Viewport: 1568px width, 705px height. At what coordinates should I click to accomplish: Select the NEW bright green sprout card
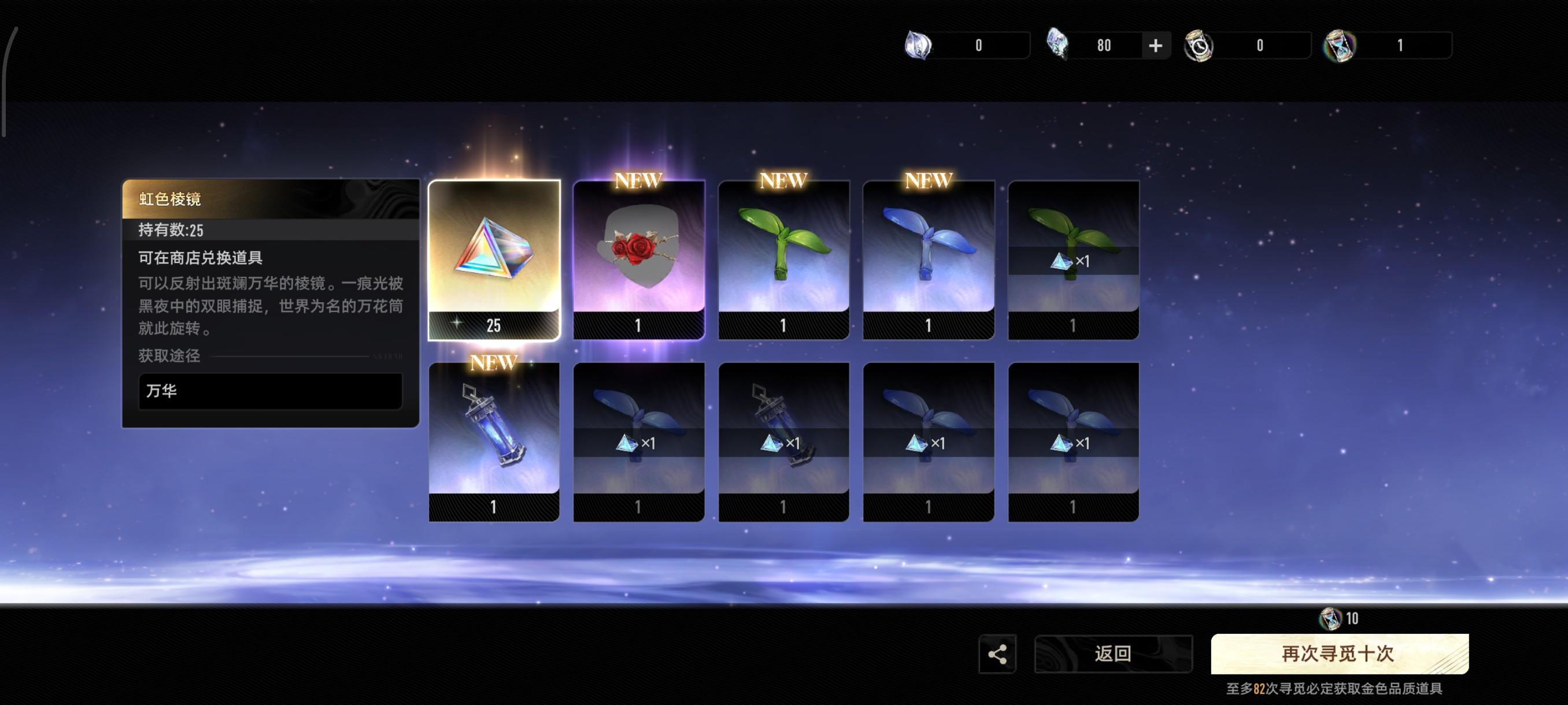(783, 259)
